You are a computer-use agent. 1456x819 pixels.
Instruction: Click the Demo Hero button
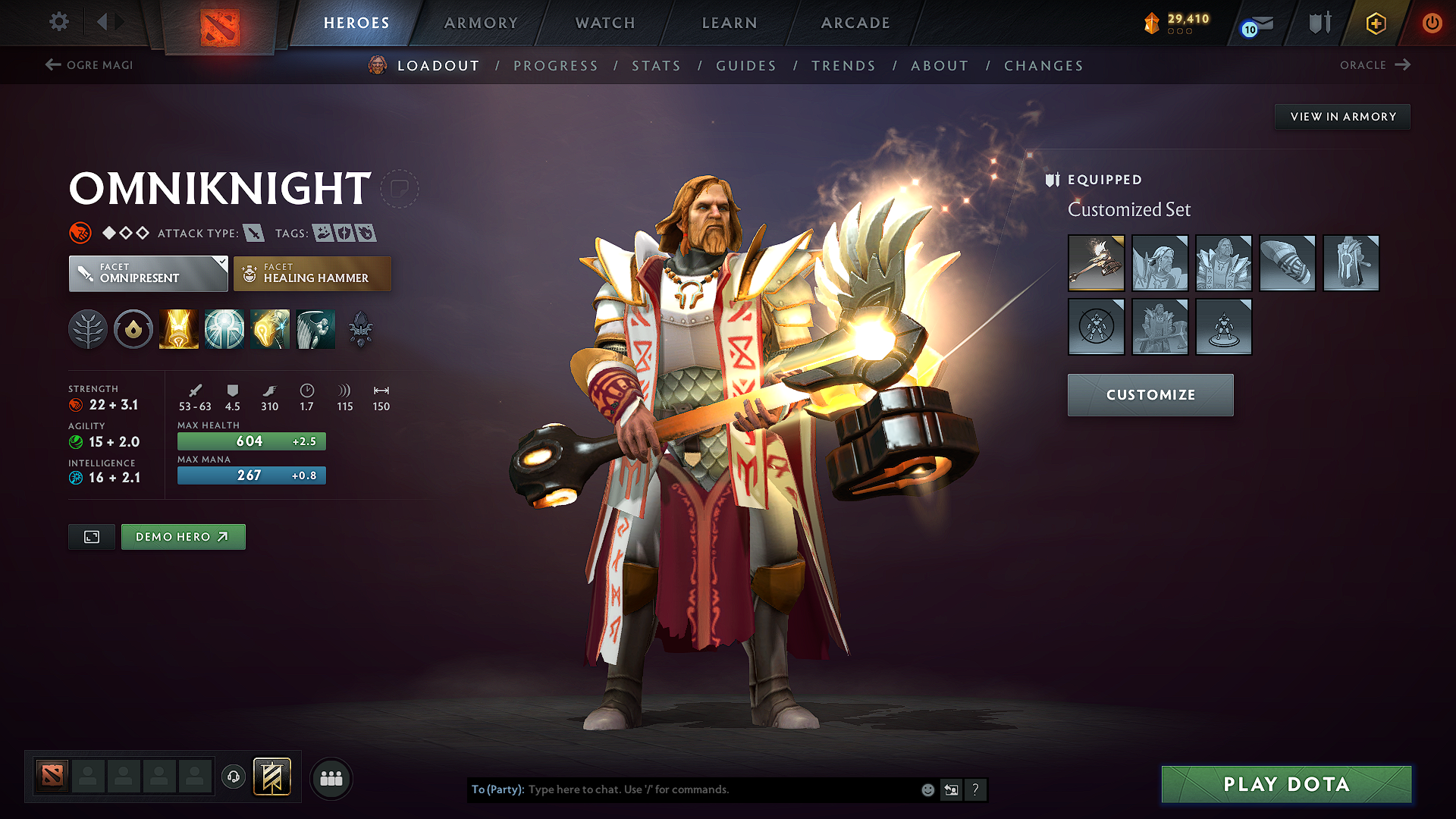pos(183,536)
